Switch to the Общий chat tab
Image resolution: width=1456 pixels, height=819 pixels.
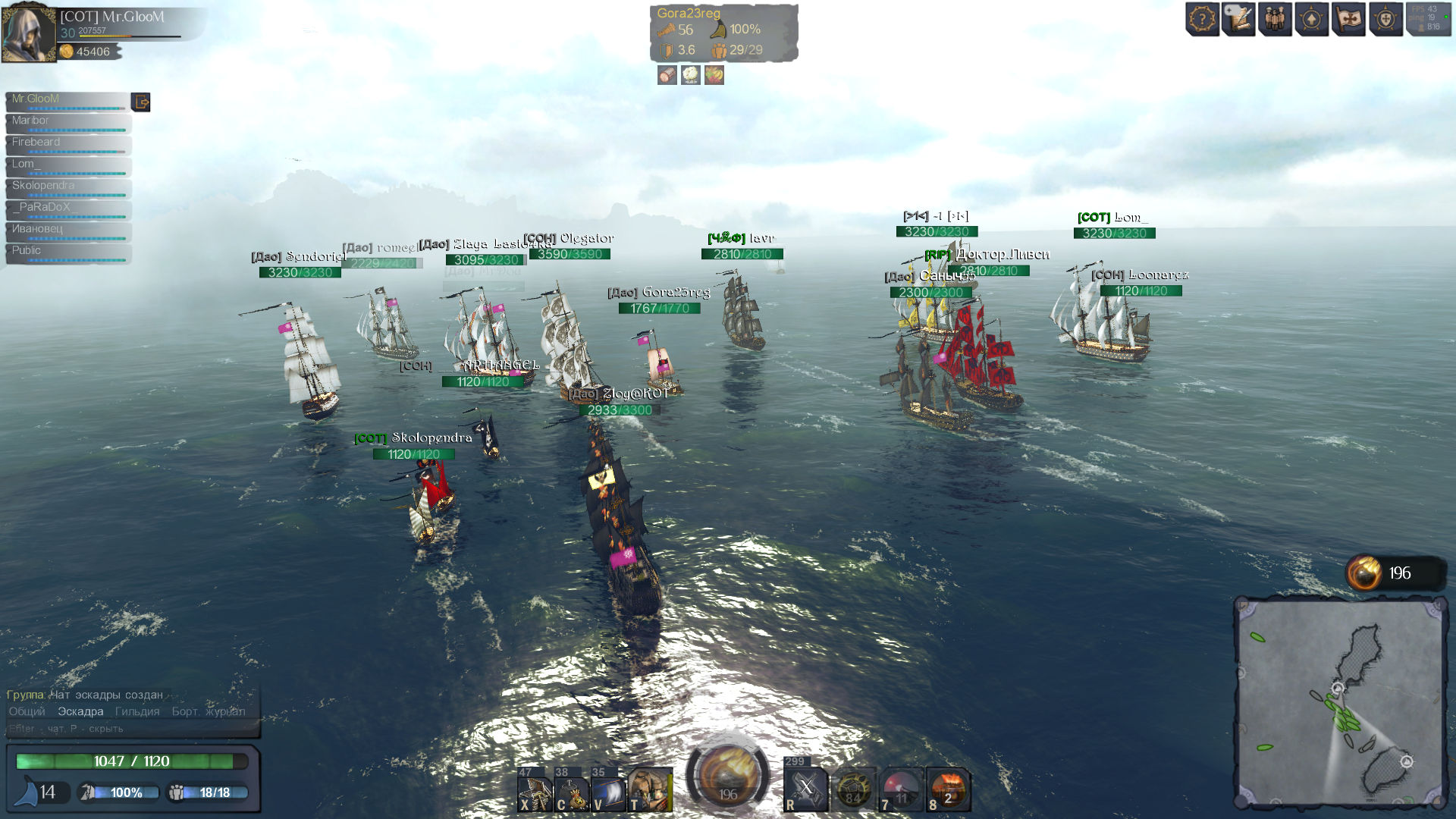click(27, 711)
